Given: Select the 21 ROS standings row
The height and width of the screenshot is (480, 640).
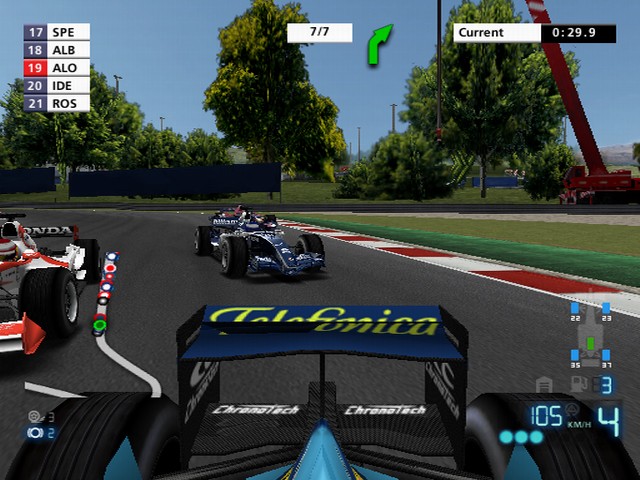Looking at the screenshot, I should (56, 103).
